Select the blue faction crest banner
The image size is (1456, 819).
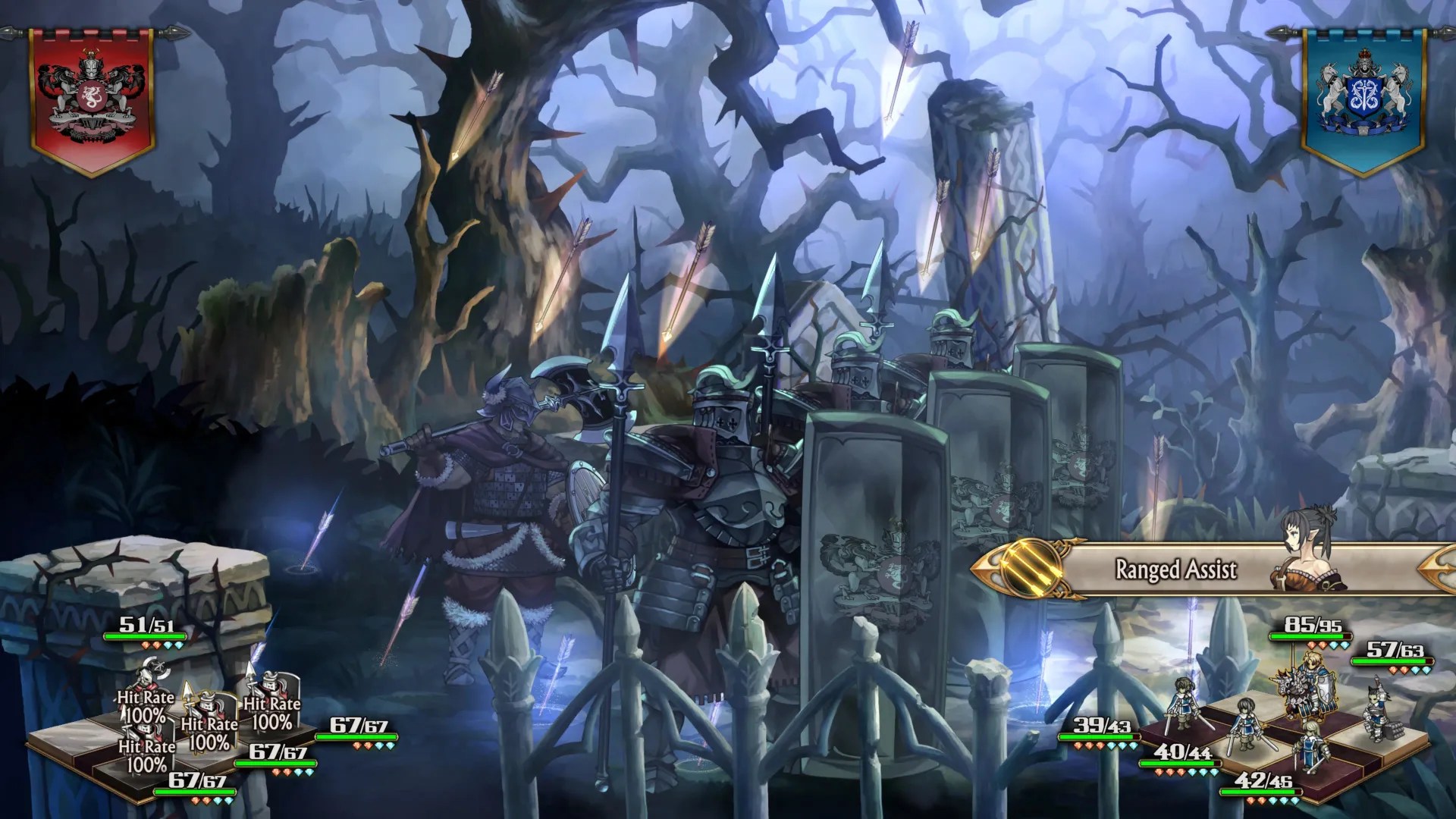(x=1365, y=91)
